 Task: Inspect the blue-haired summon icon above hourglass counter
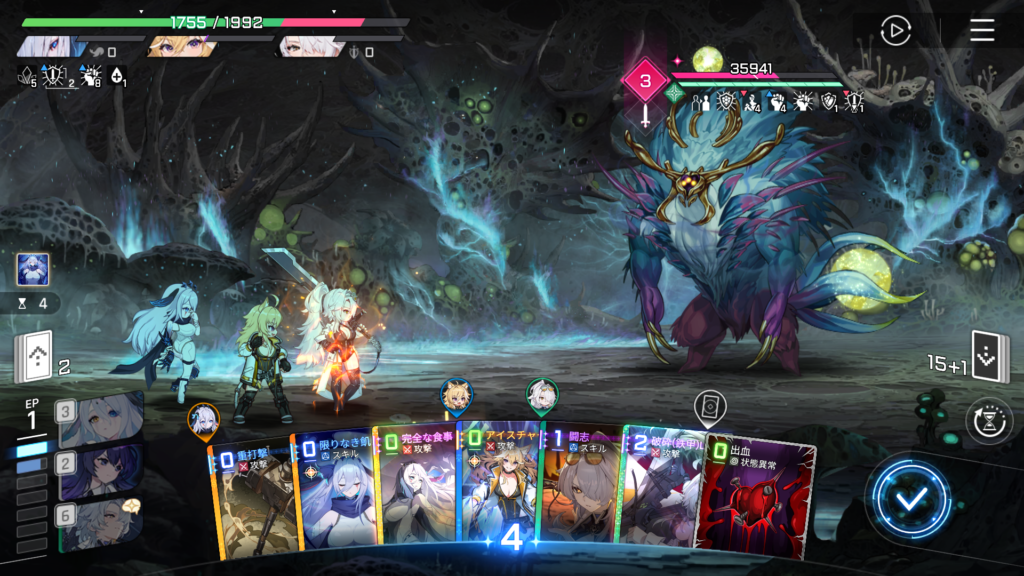[x=33, y=269]
